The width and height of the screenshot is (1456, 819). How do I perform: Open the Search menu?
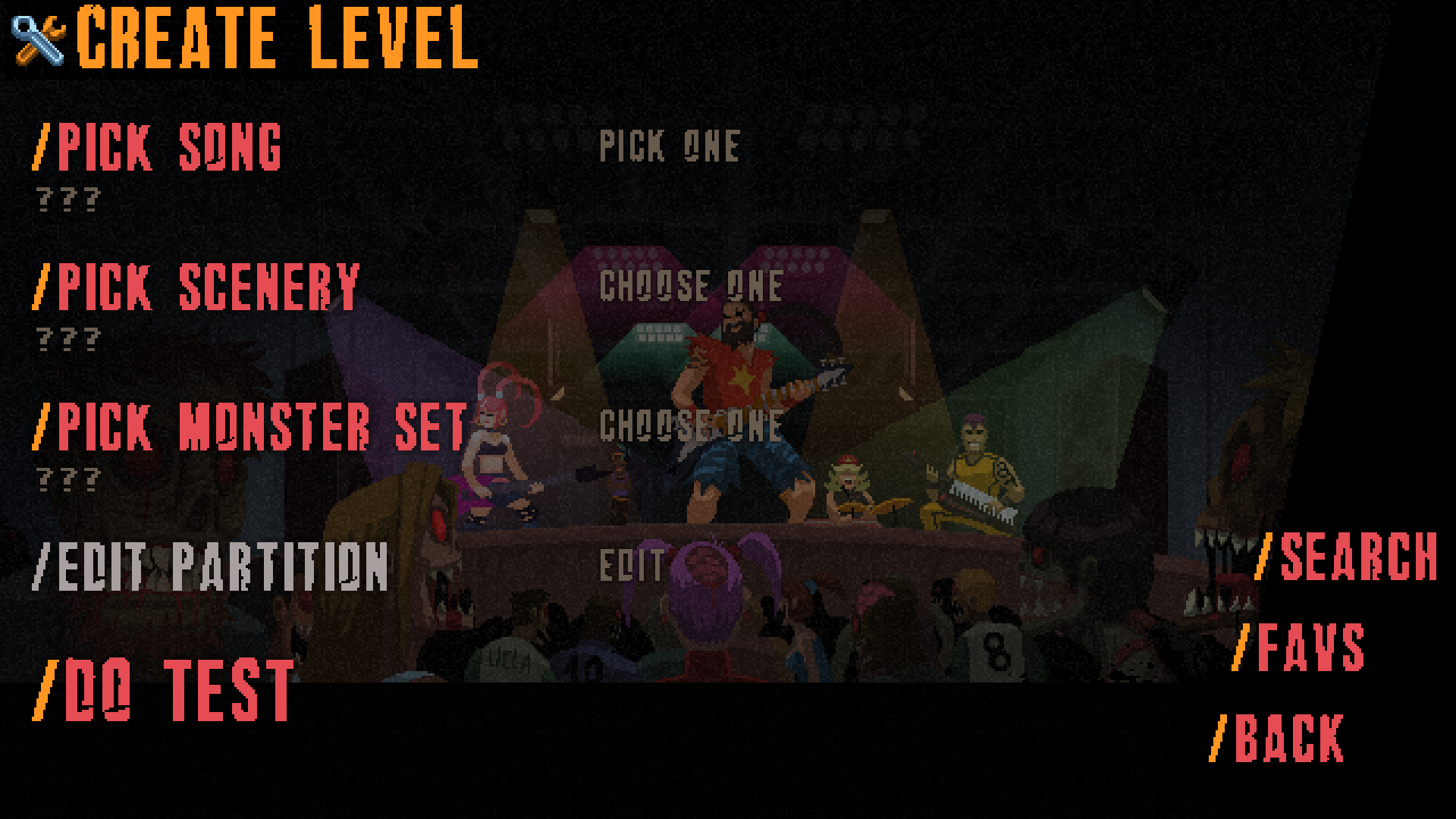(1347, 557)
